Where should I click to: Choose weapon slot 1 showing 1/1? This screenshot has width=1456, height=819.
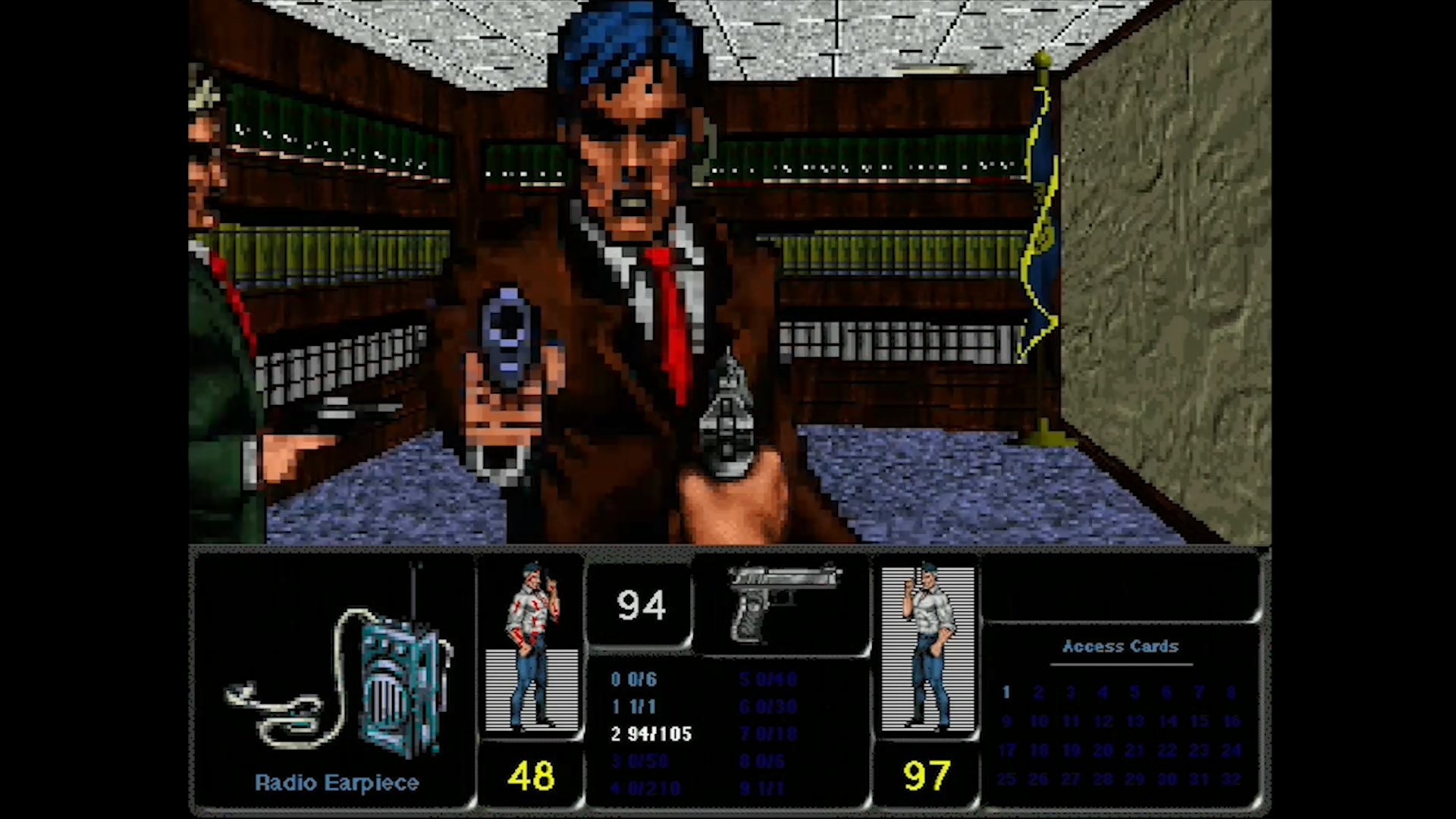[634, 707]
